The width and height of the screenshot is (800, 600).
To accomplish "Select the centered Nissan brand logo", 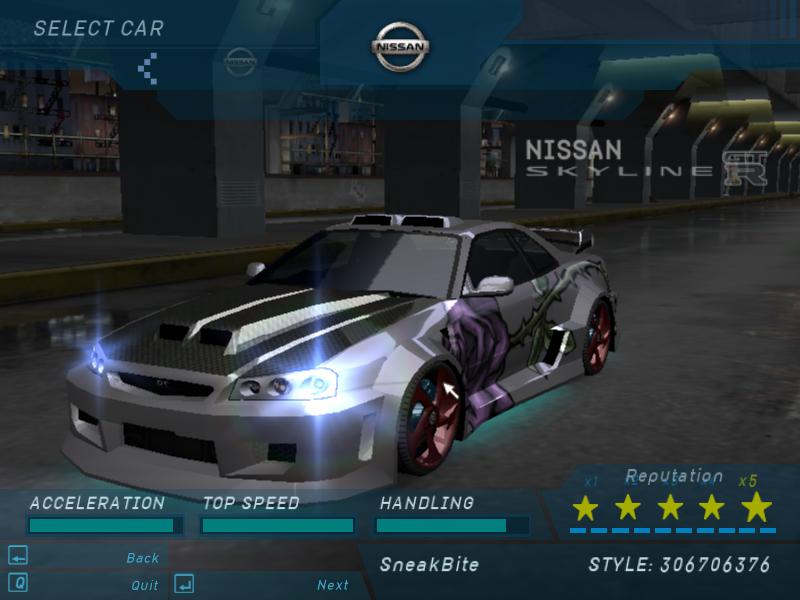I will click(x=401, y=46).
